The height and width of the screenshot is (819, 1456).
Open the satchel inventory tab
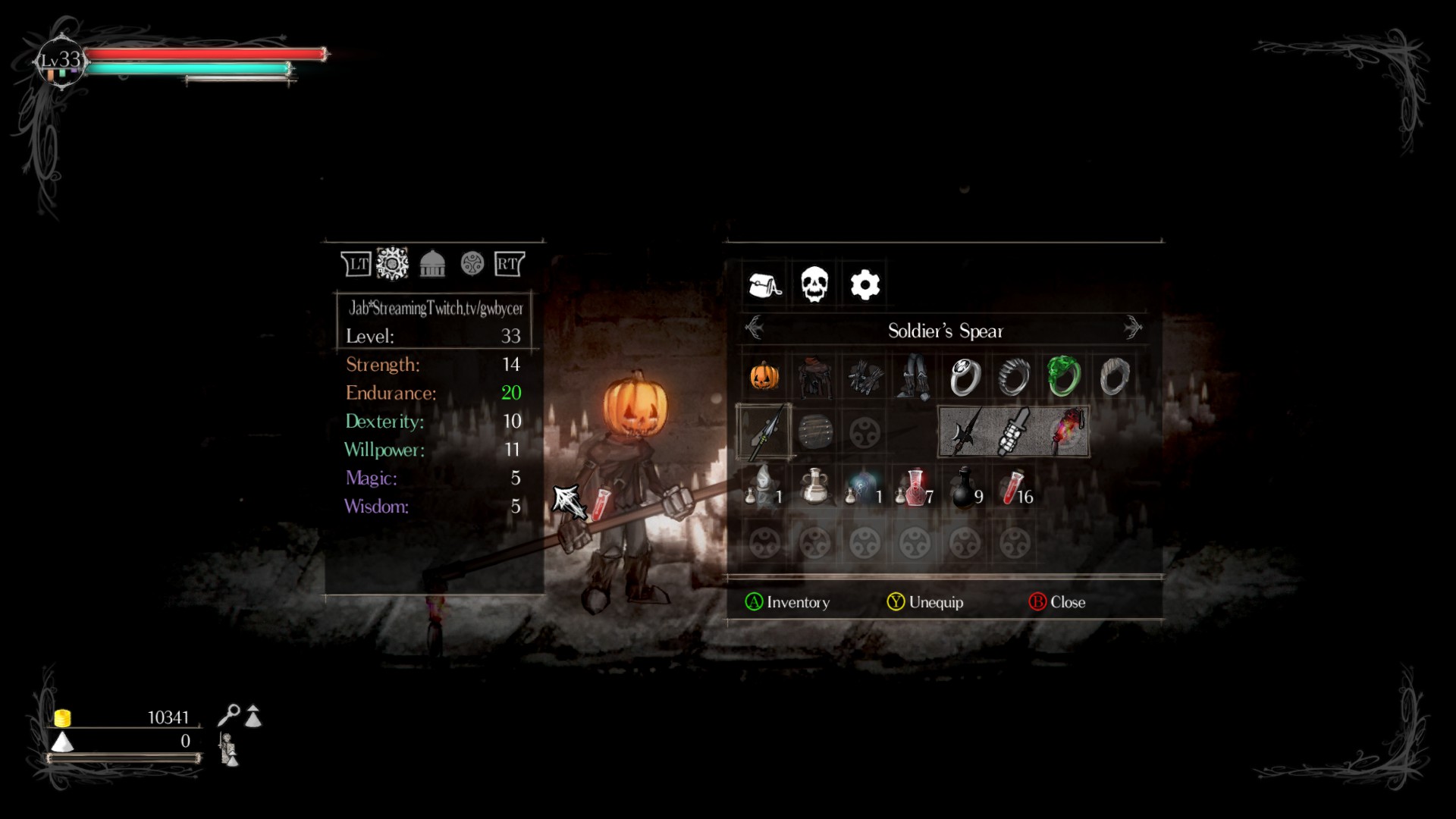[764, 285]
